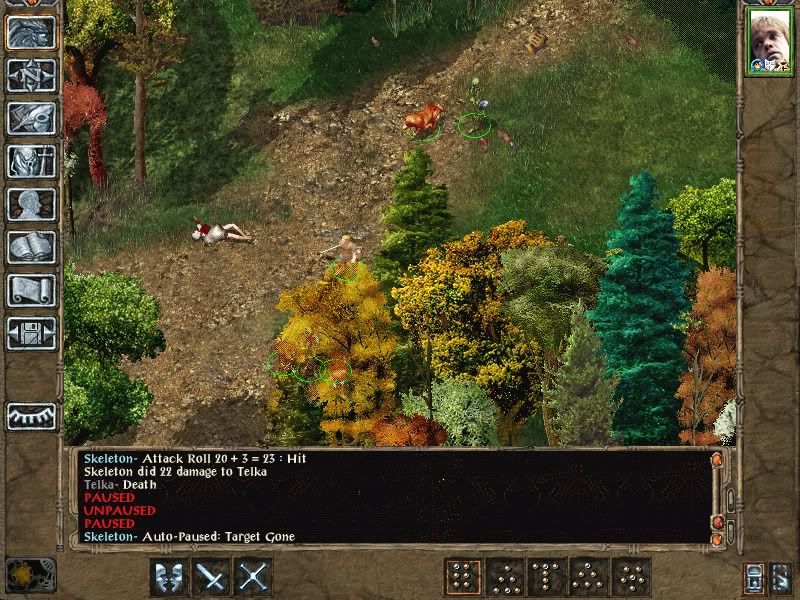This screenshot has width=800, height=600.
Task: Choose the highlighted first formation button
Action: pyautogui.click(x=463, y=576)
